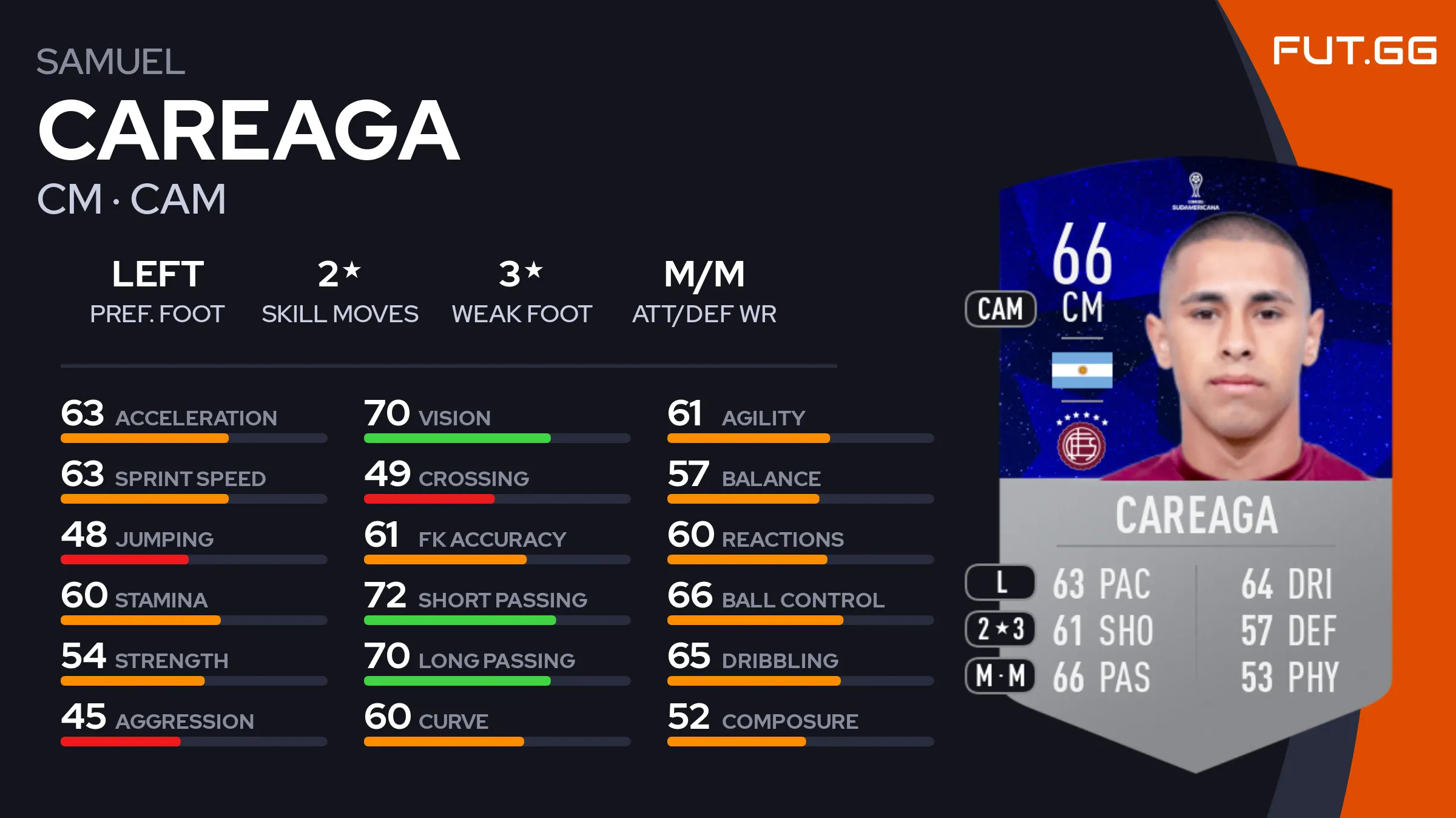1456x818 pixels.
Task: Select the Careaga 66-rated player card
Action: click(1195, 461)
